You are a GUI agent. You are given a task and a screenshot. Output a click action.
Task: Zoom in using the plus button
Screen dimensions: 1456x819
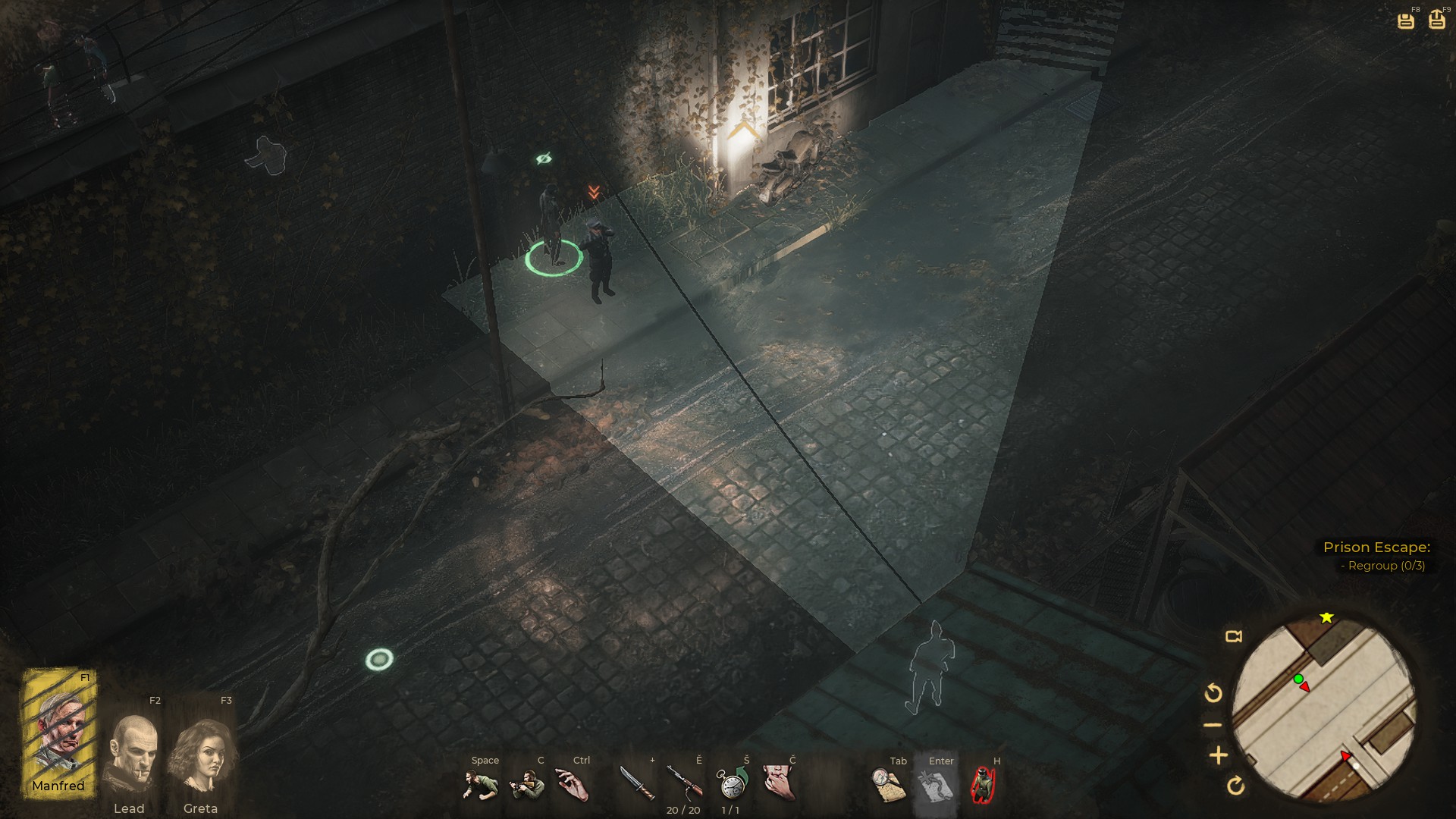(1219, 755)
